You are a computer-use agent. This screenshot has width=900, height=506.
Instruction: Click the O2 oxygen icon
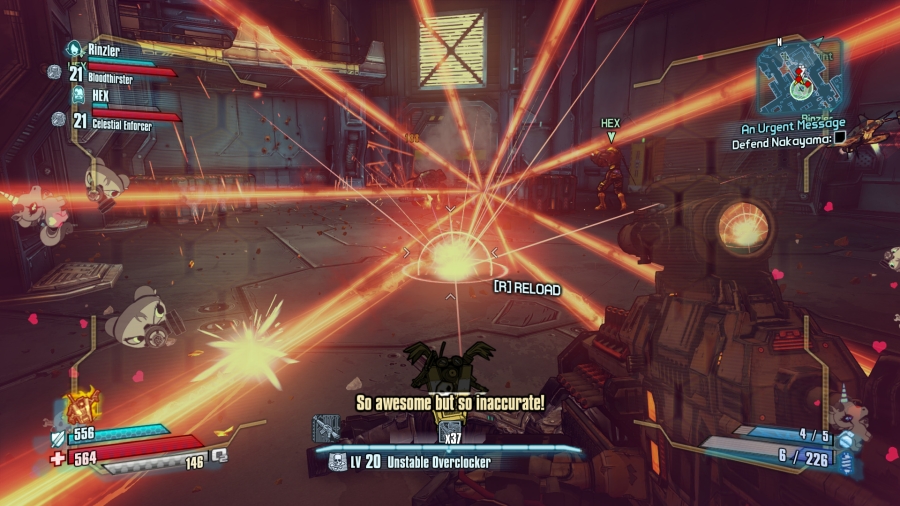click(x=220, y=454)
